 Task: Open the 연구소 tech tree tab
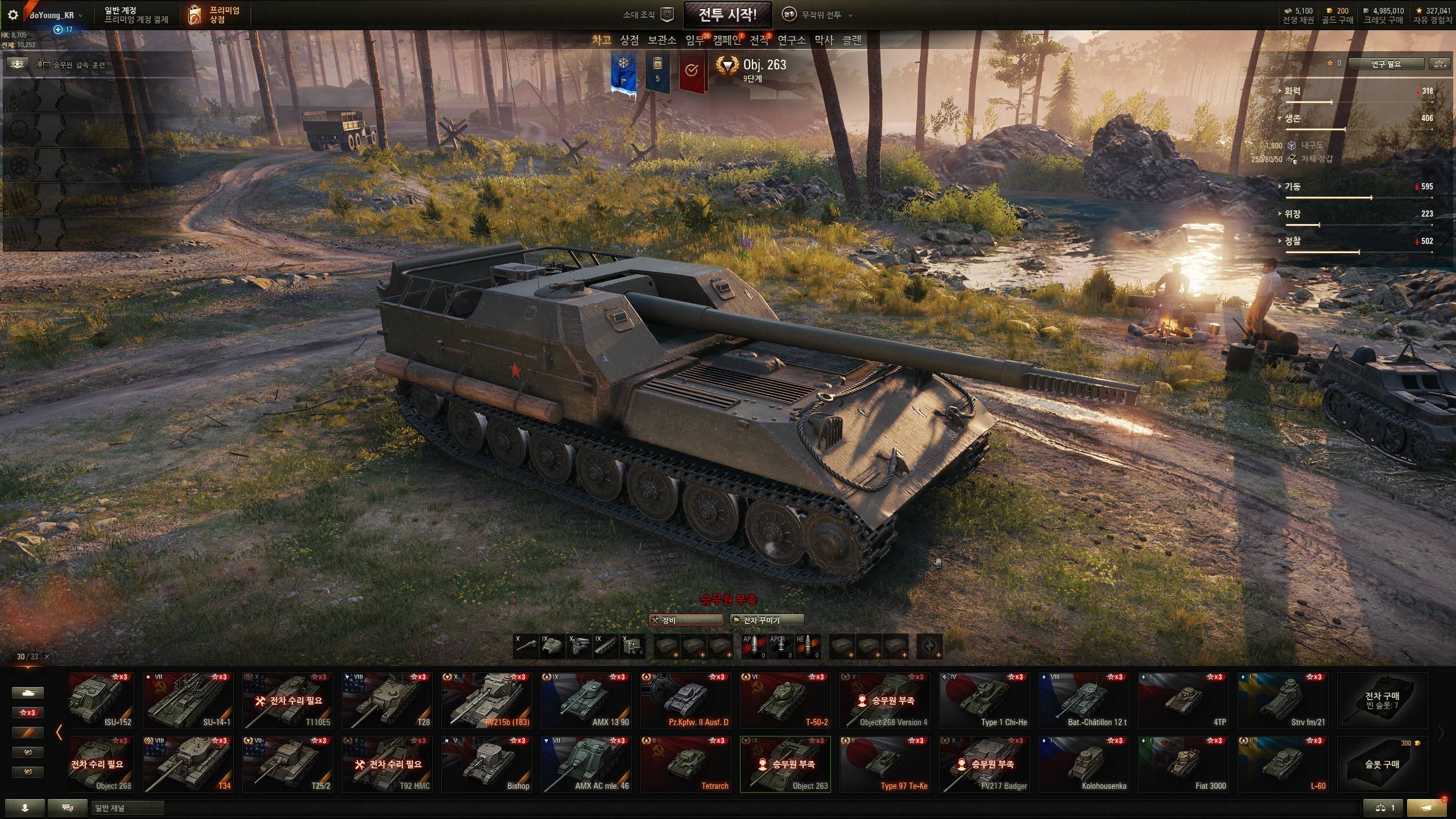click(792, 40)
